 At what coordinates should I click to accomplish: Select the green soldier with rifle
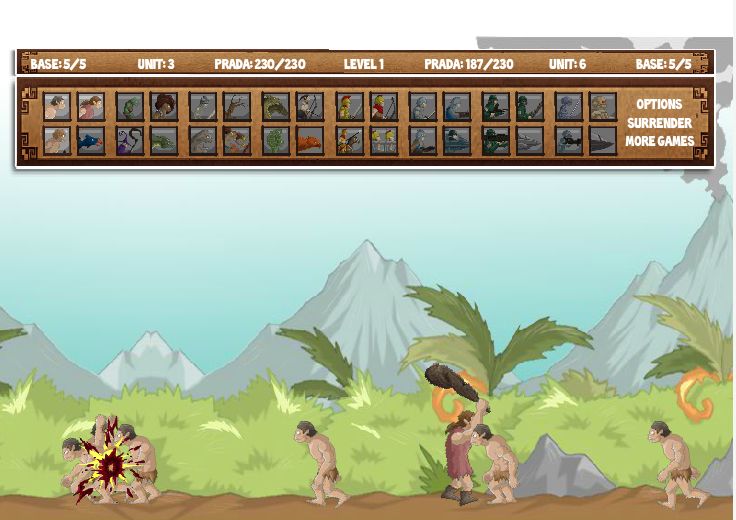coord(496,106)
